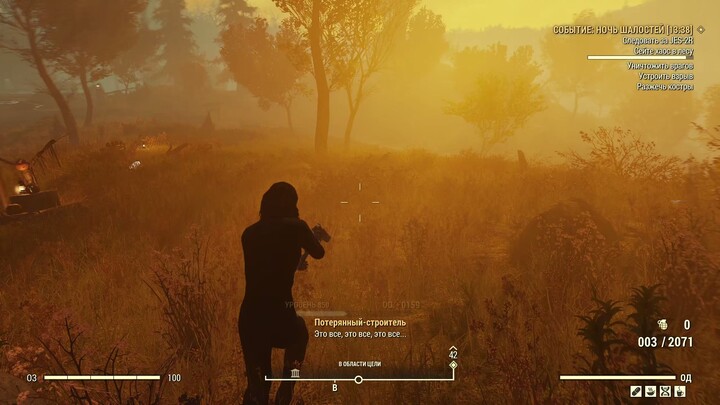Image resolution: width=720 pixels, height=405 pixels.
Task: Select the objective "Устроить взрыв"
Action: 665,76
